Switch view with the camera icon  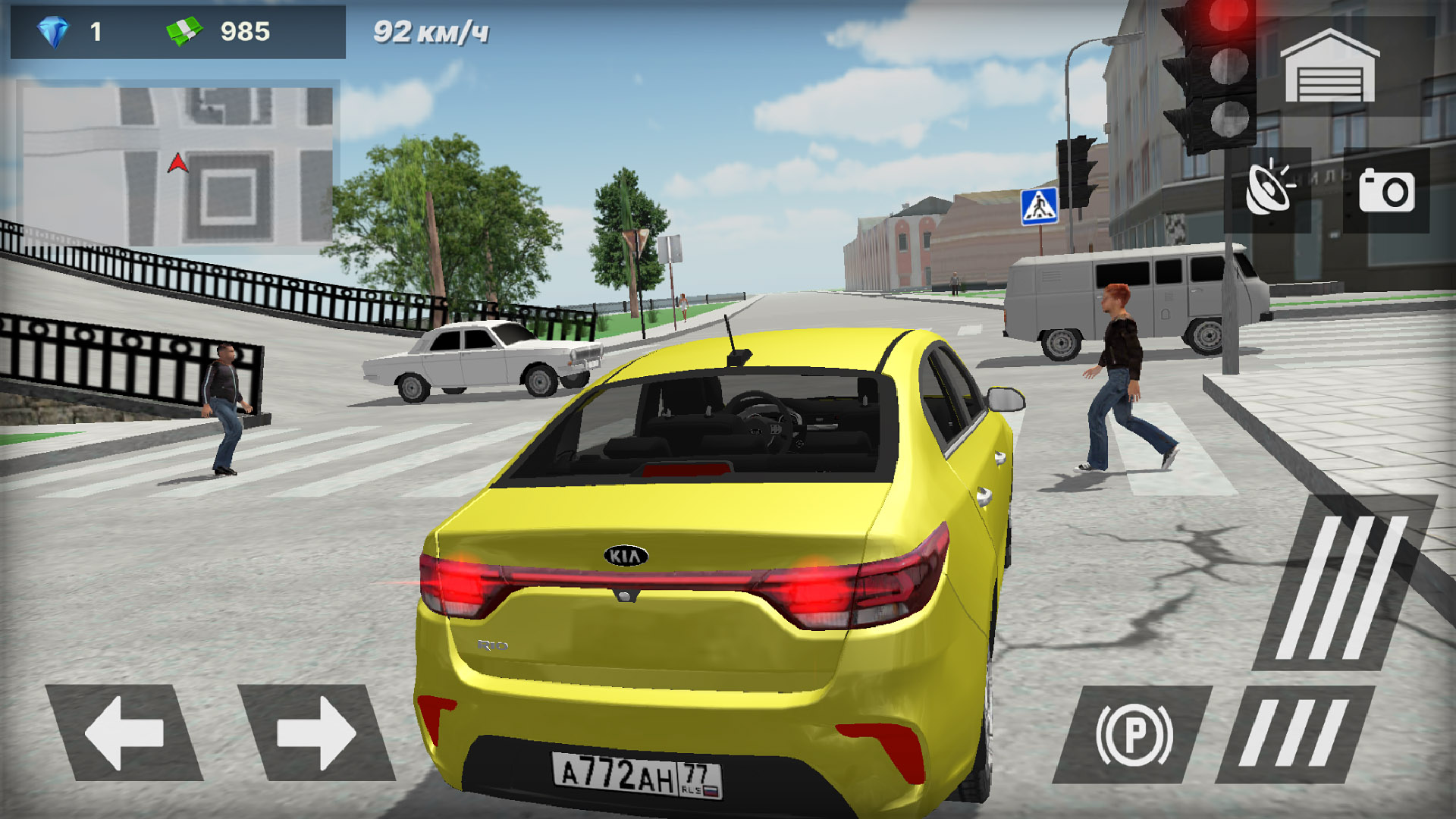pos(1386,191)
